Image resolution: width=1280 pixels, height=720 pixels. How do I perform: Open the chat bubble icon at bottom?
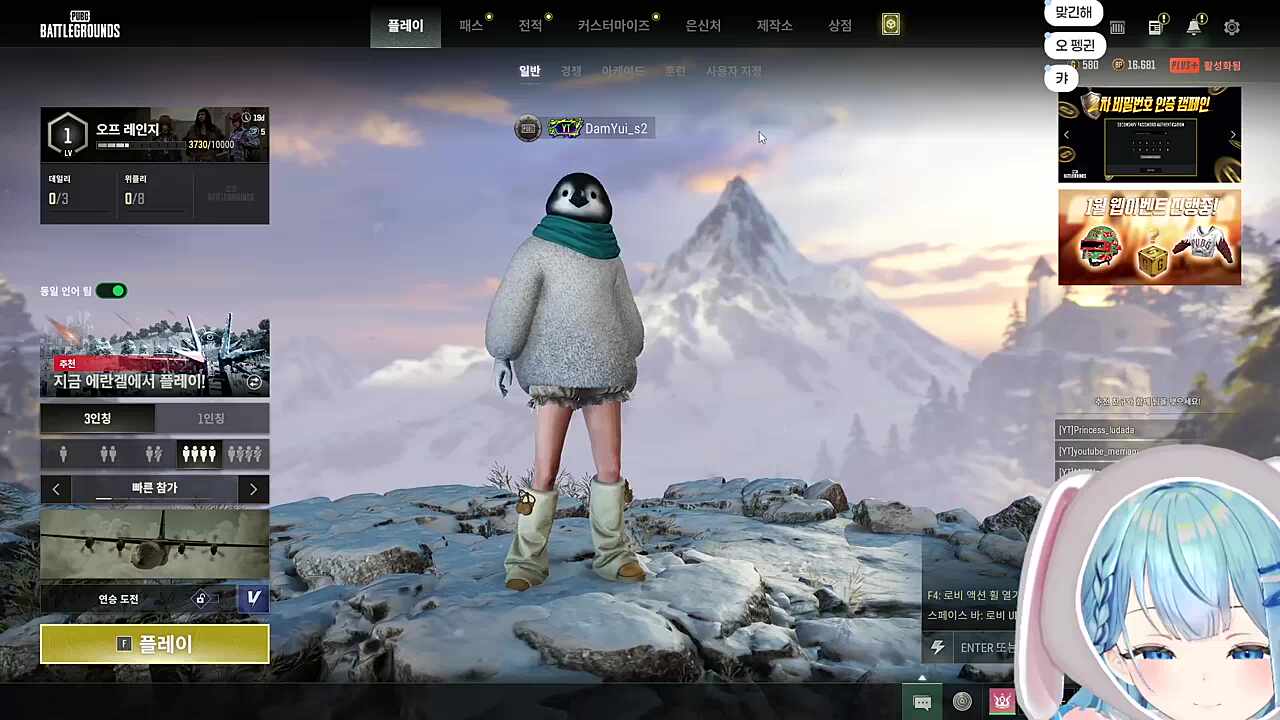point(922,701)
